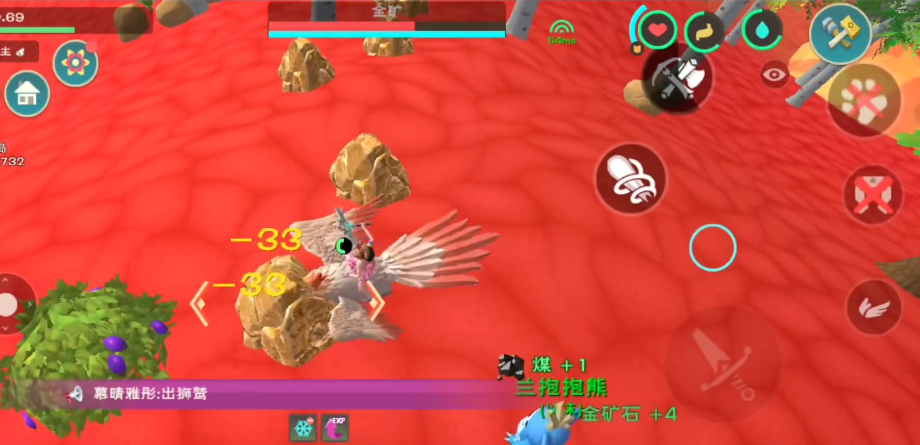Select the crossed pickaxe and axe tool button
The width and height of the screenshot is (920, 445).
pos(677,79)
